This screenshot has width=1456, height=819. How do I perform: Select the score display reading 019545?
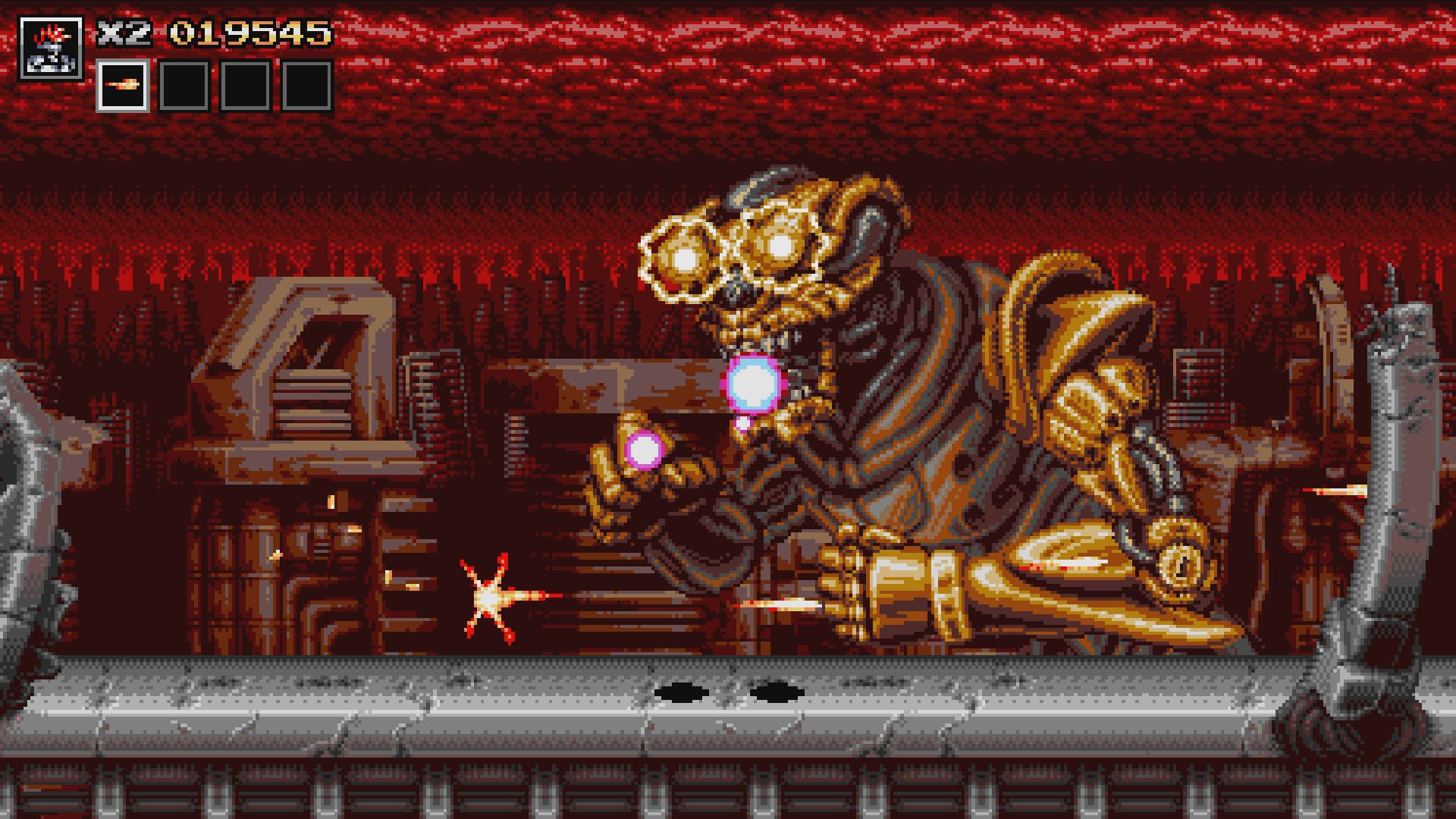pyautogui.click(x=250, y=32)
